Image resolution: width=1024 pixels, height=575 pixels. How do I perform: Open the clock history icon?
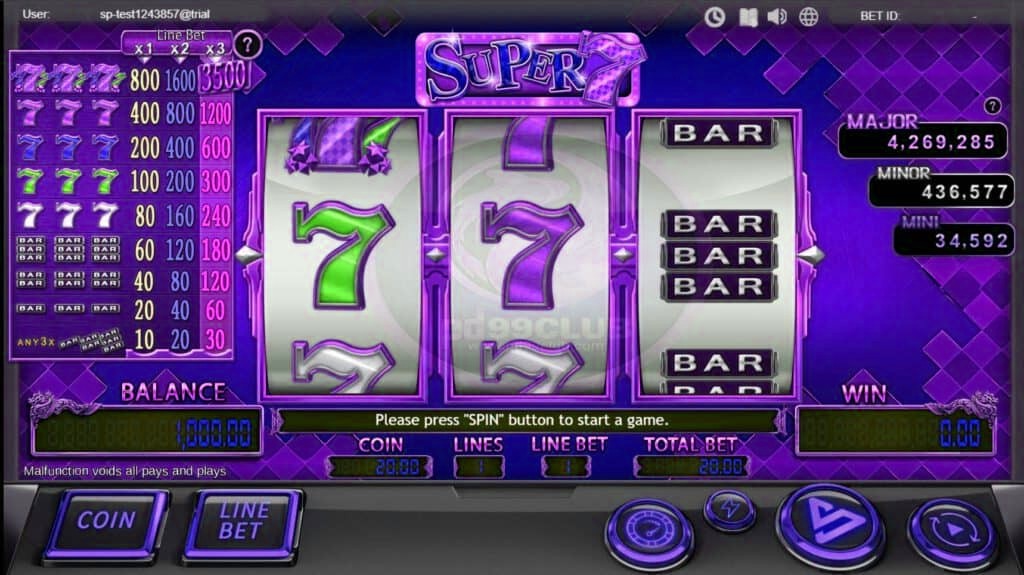click(x=714, y=16)
